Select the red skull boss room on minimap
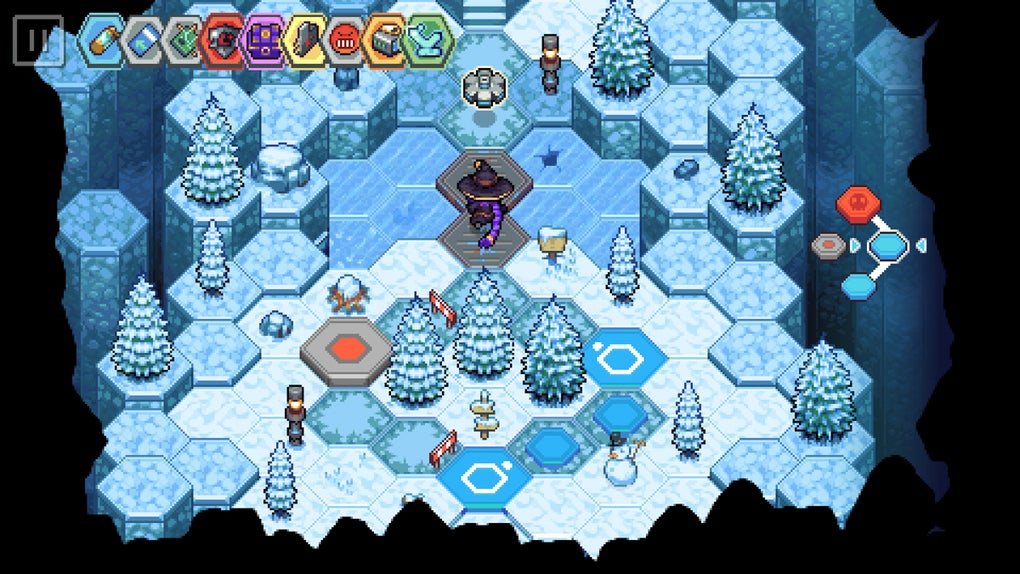The width and height of the screenshot is (1020, 574). [x=858, y=206]
